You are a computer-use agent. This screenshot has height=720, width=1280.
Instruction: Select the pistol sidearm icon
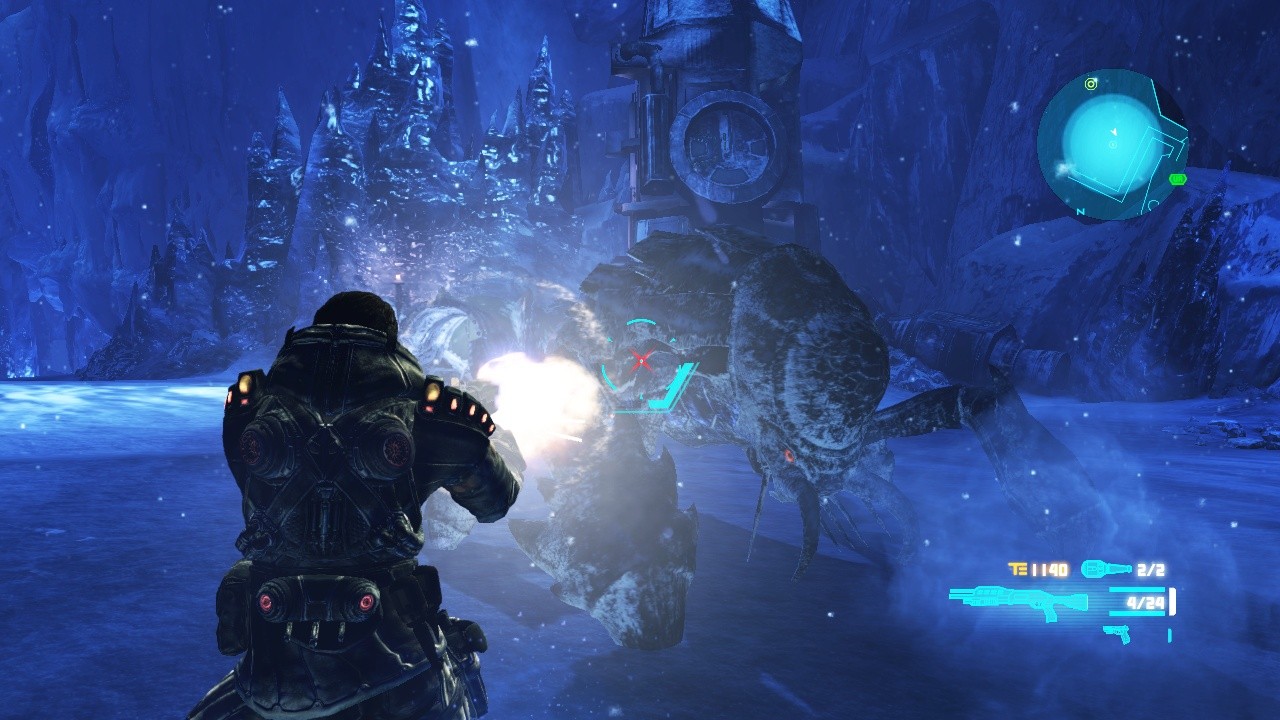coord(1119,634)
